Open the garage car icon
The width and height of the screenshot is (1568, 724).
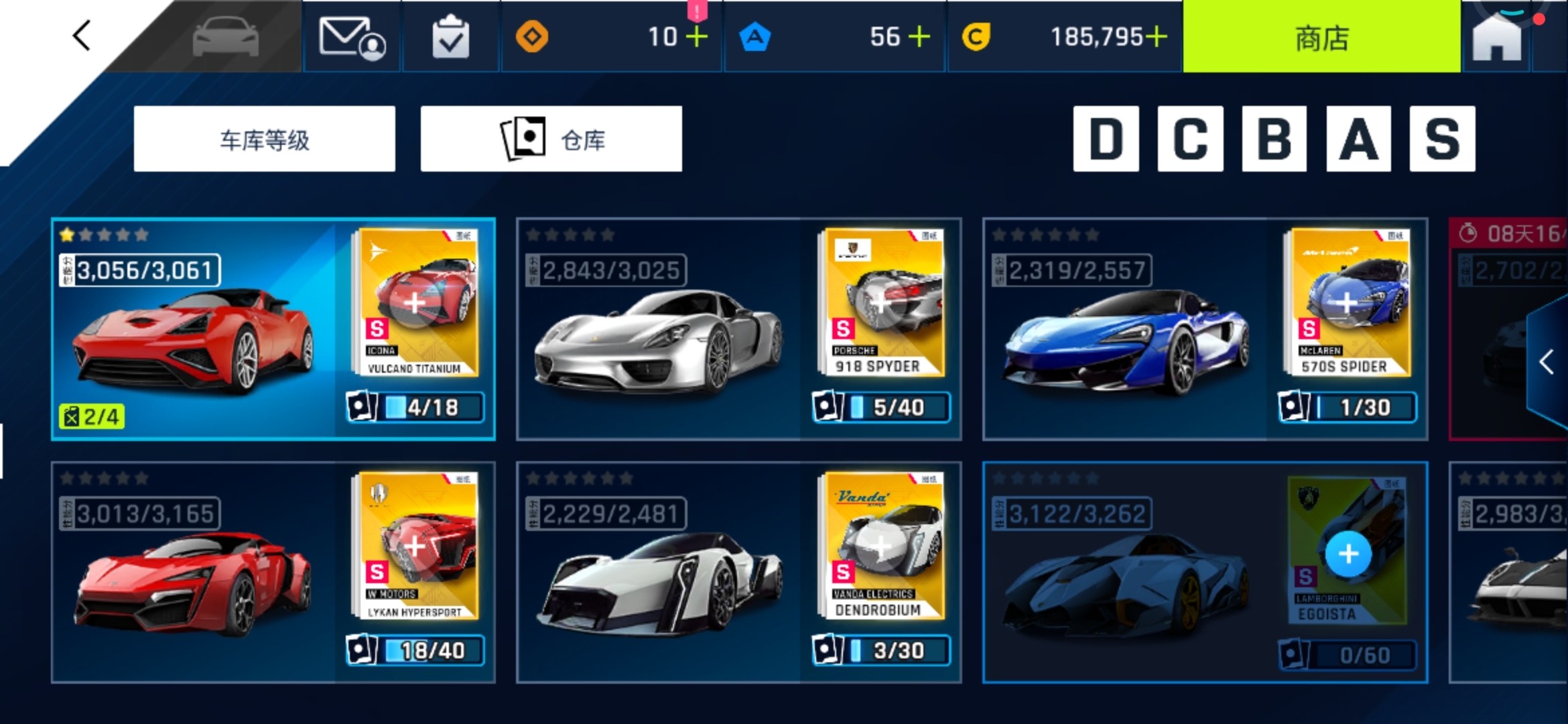click(225, 37)
